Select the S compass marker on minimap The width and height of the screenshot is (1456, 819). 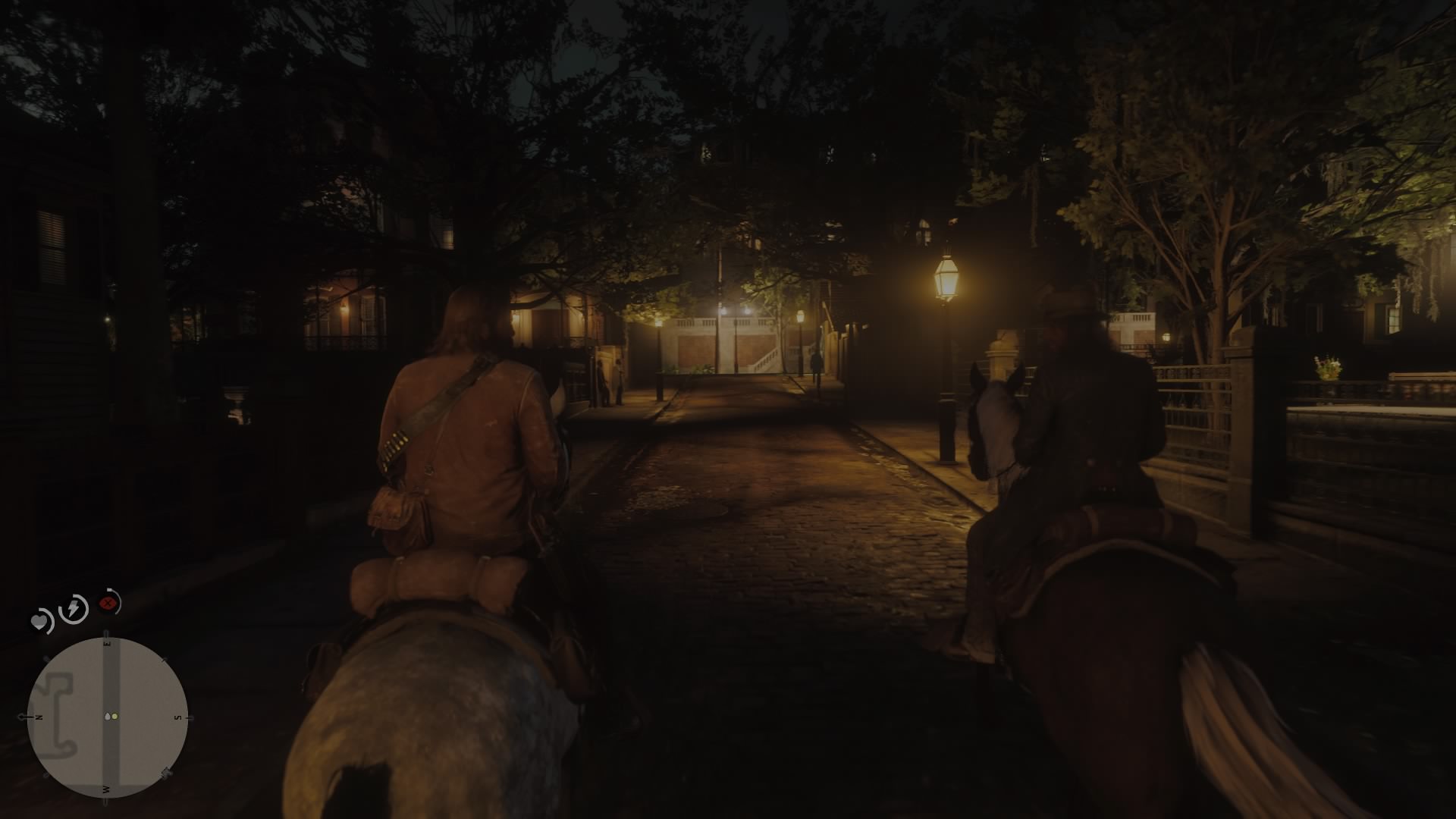pyautogui.click(x=176, y=717)
